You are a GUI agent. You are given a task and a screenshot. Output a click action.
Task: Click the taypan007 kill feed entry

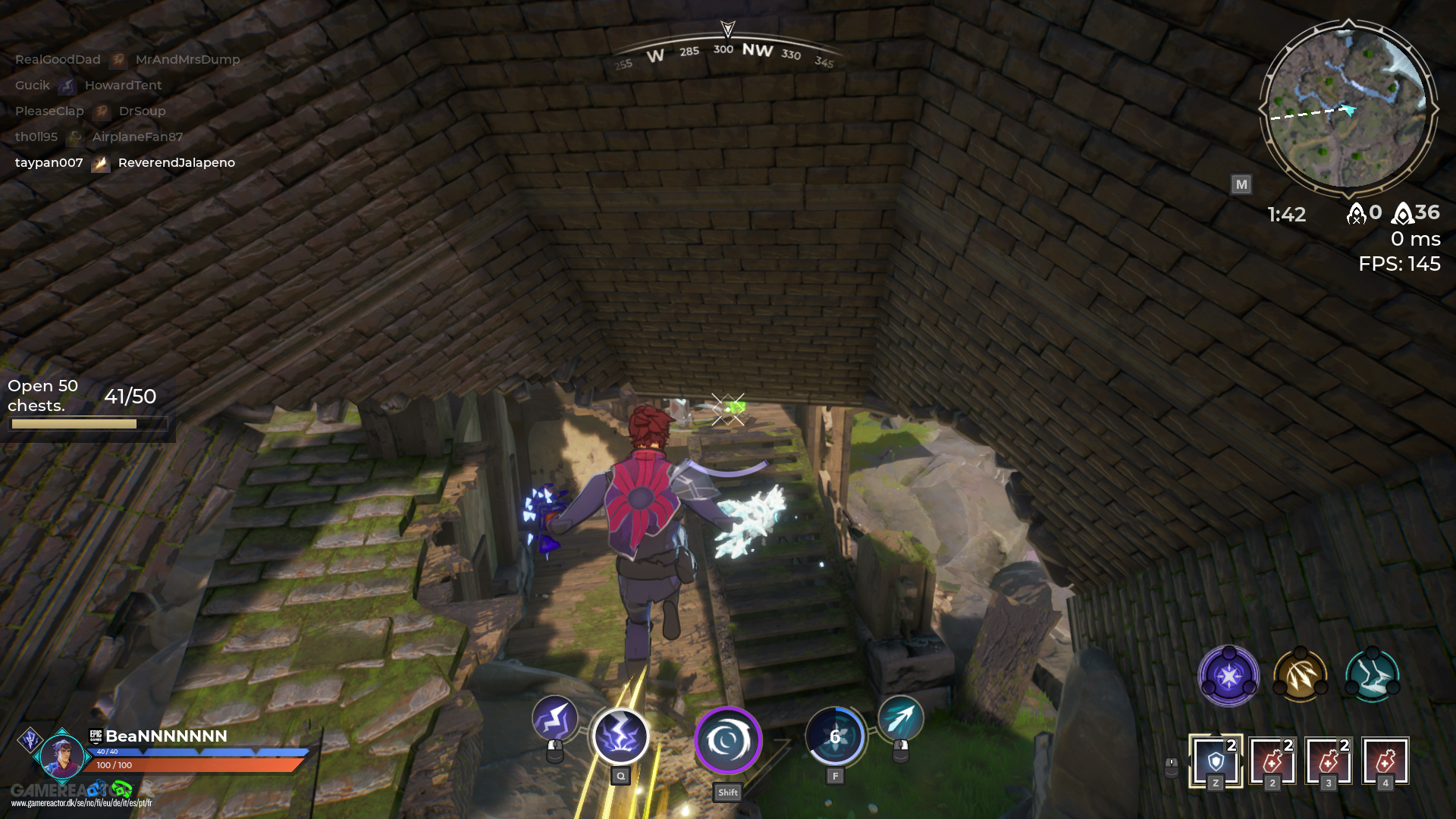click(x=49, y=162)
